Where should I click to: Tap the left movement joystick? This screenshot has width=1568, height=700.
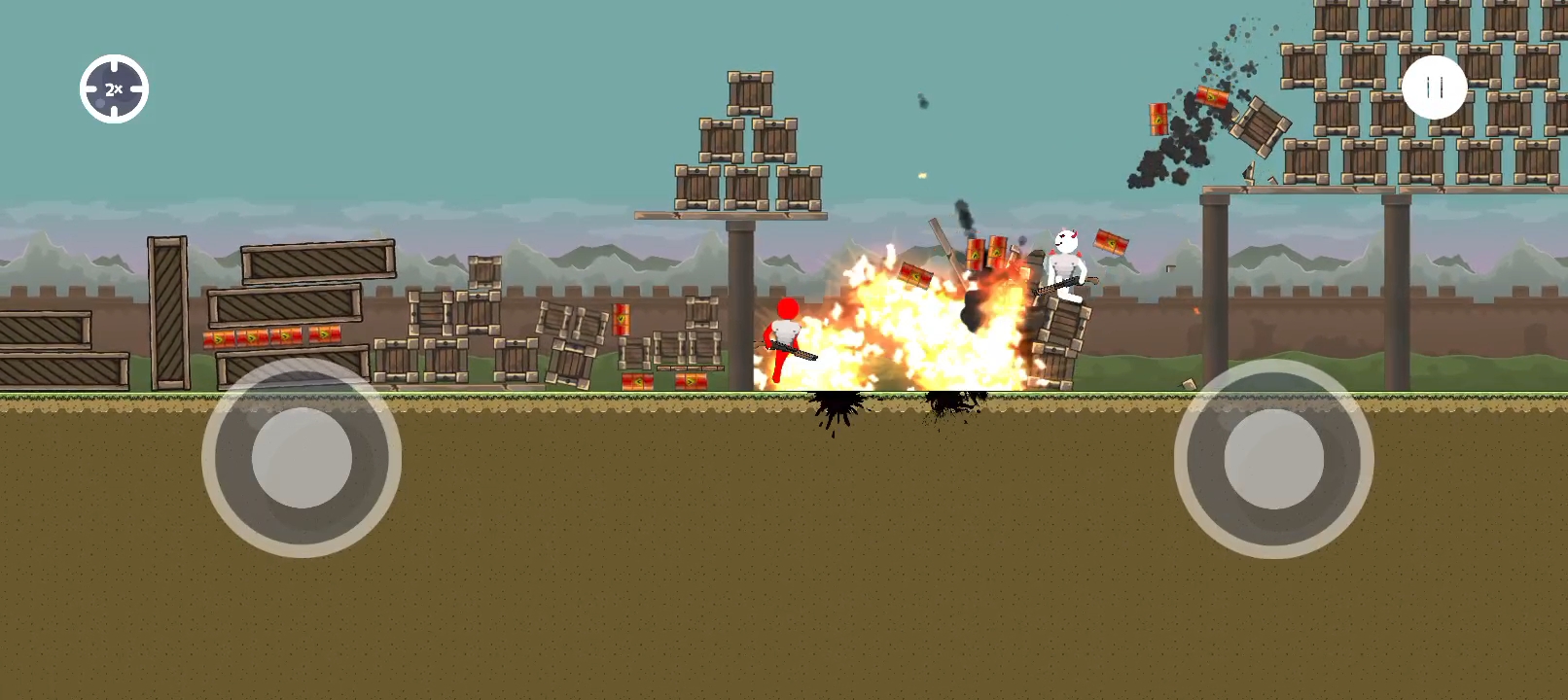pyautogui.click(x=302, y=458)
